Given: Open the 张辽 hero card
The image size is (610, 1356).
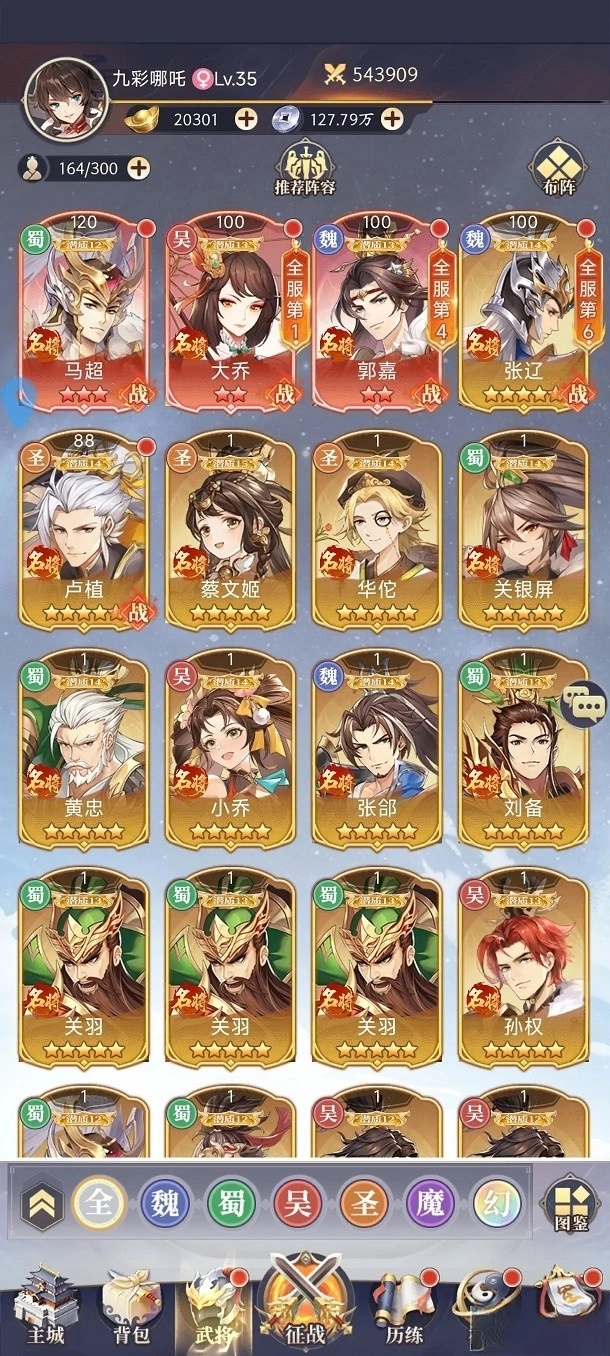Looking at the screenshot, I should [523, 312].
